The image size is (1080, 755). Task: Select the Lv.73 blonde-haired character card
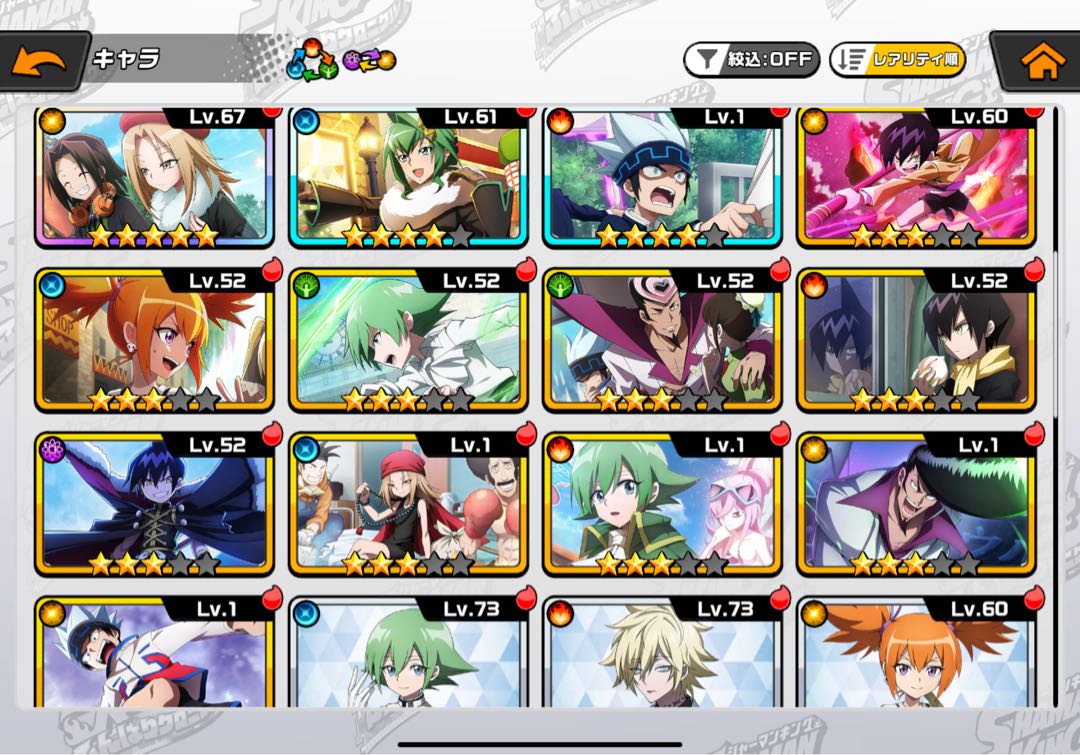click(662, 655)
